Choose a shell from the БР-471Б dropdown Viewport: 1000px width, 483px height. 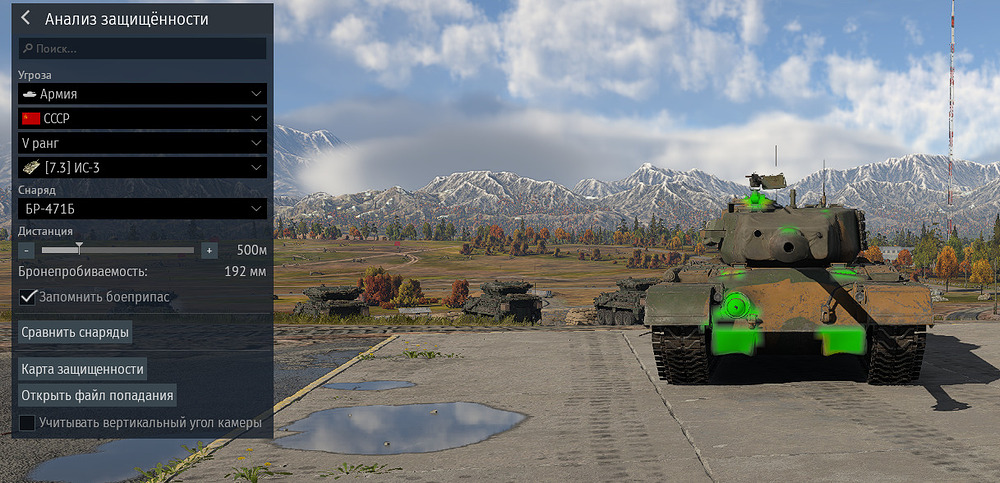point(142,209)
